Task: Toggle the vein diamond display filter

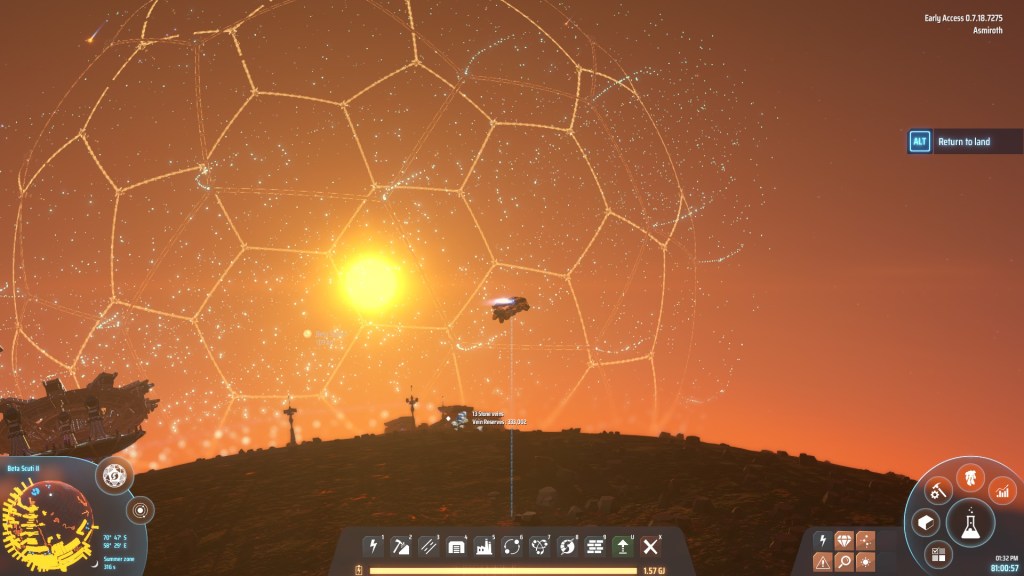Action: tap(844, 540)
